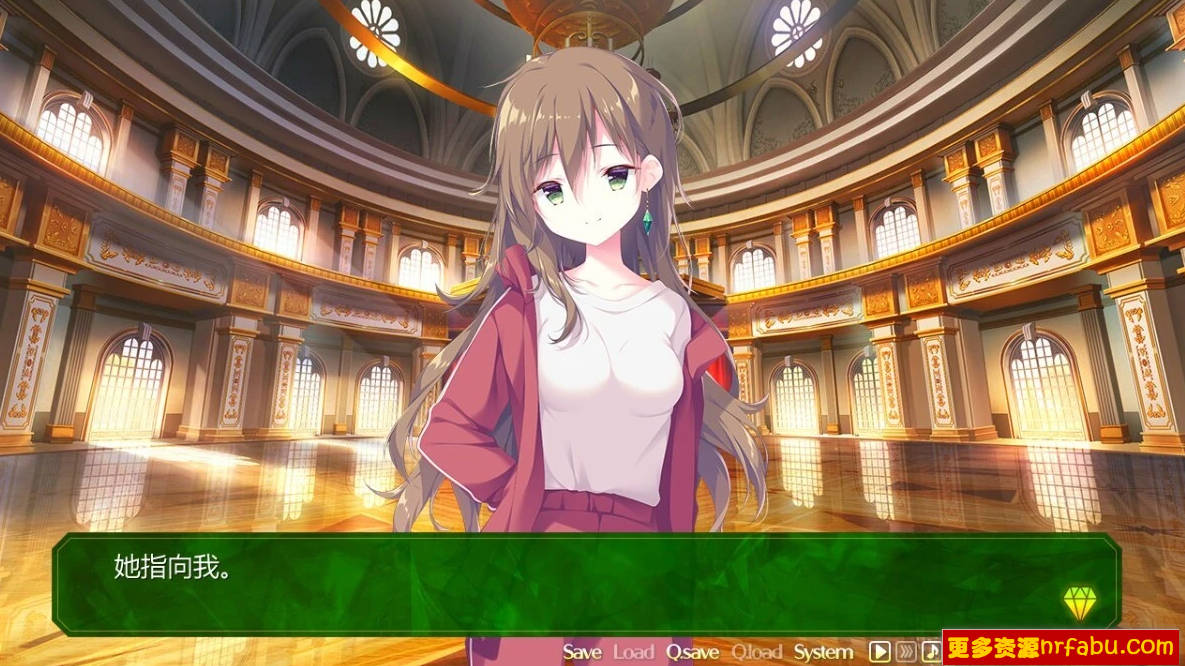Open the Load menu
Image resolution: width=1185 pixels, height=666 pixels.
633,652
